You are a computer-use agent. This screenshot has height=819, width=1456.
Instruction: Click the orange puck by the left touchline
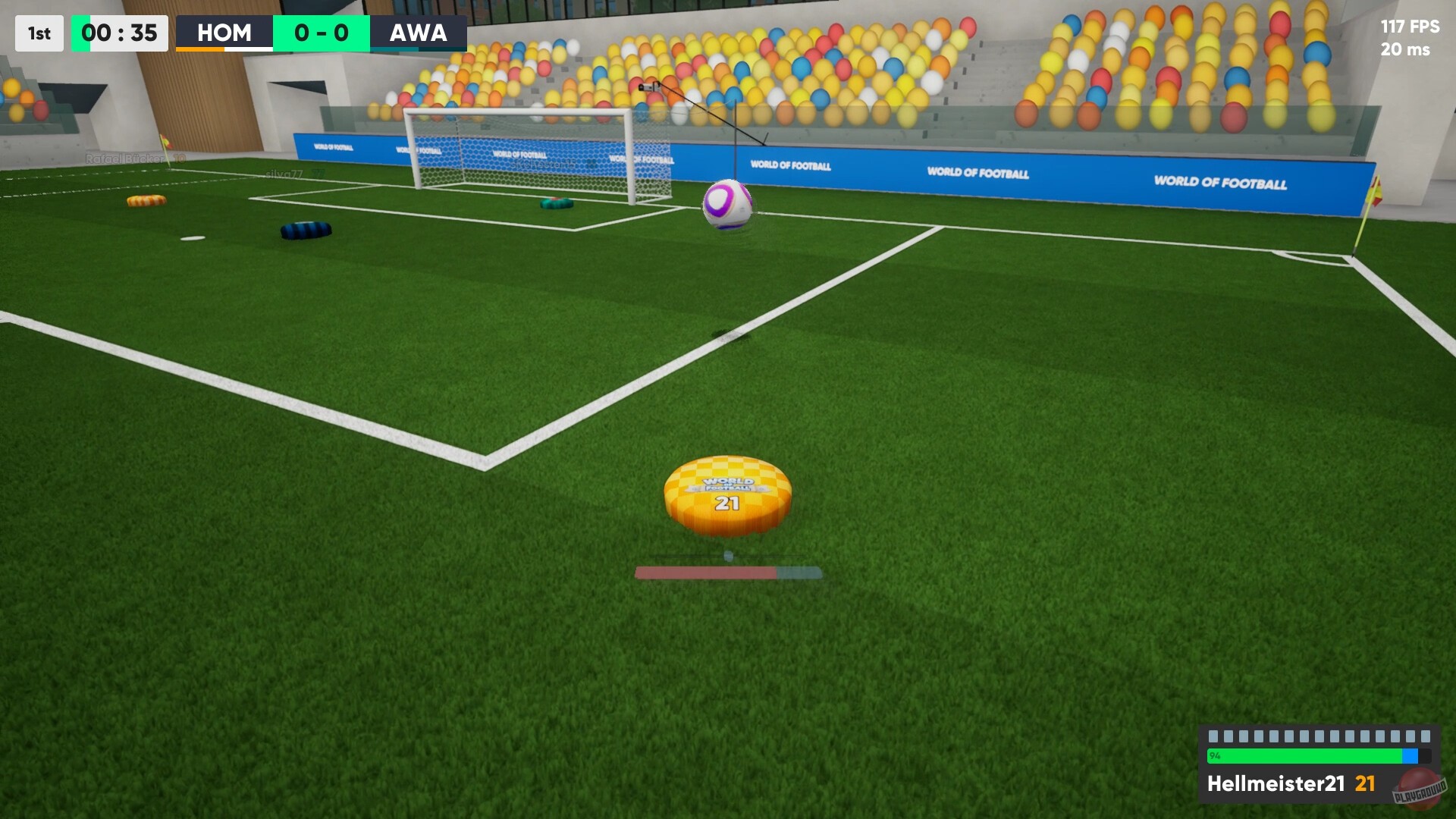(x=149, y=201)
